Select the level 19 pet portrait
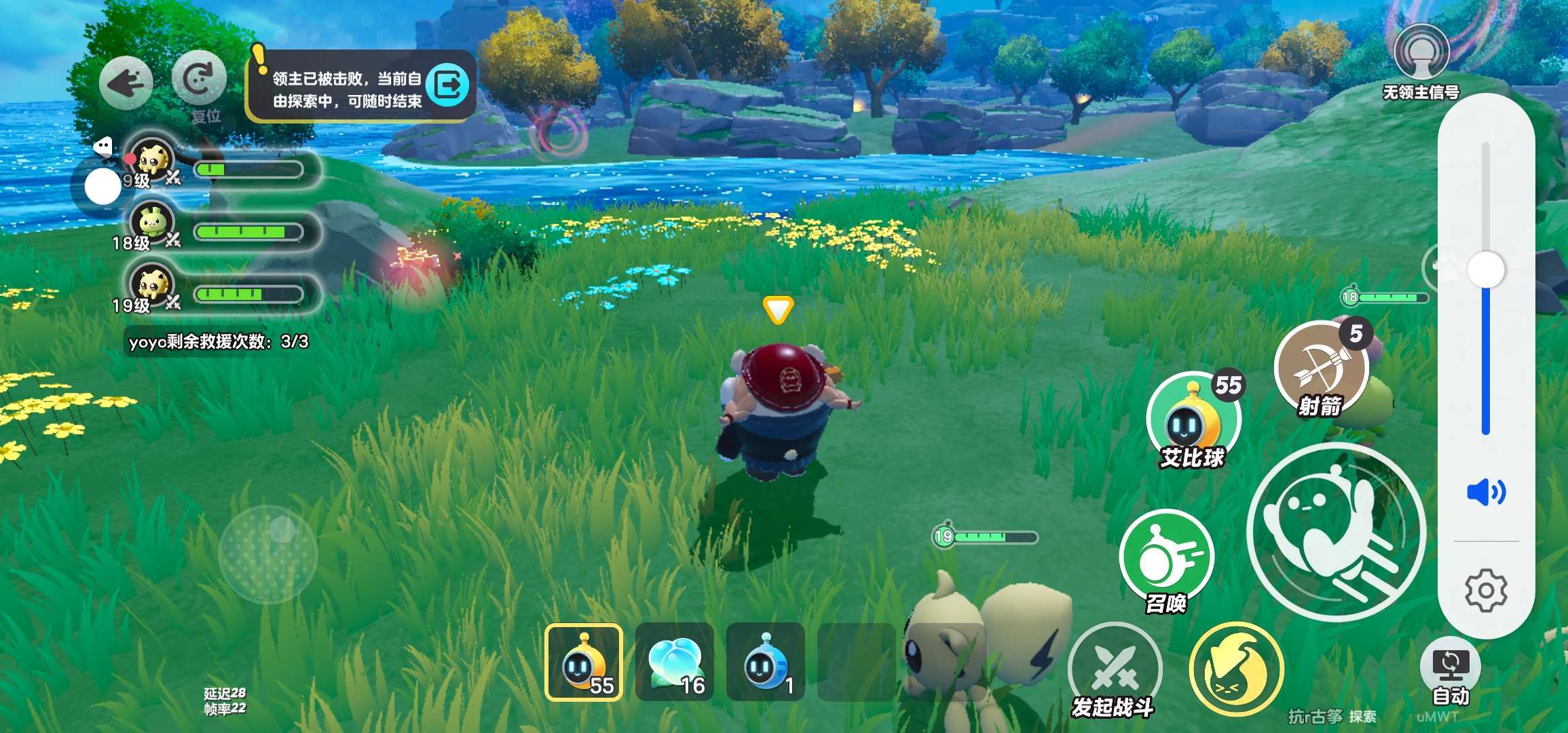The width and height of the screenshot is (1568, 733). pyautogui.click(x=151, y=285)
